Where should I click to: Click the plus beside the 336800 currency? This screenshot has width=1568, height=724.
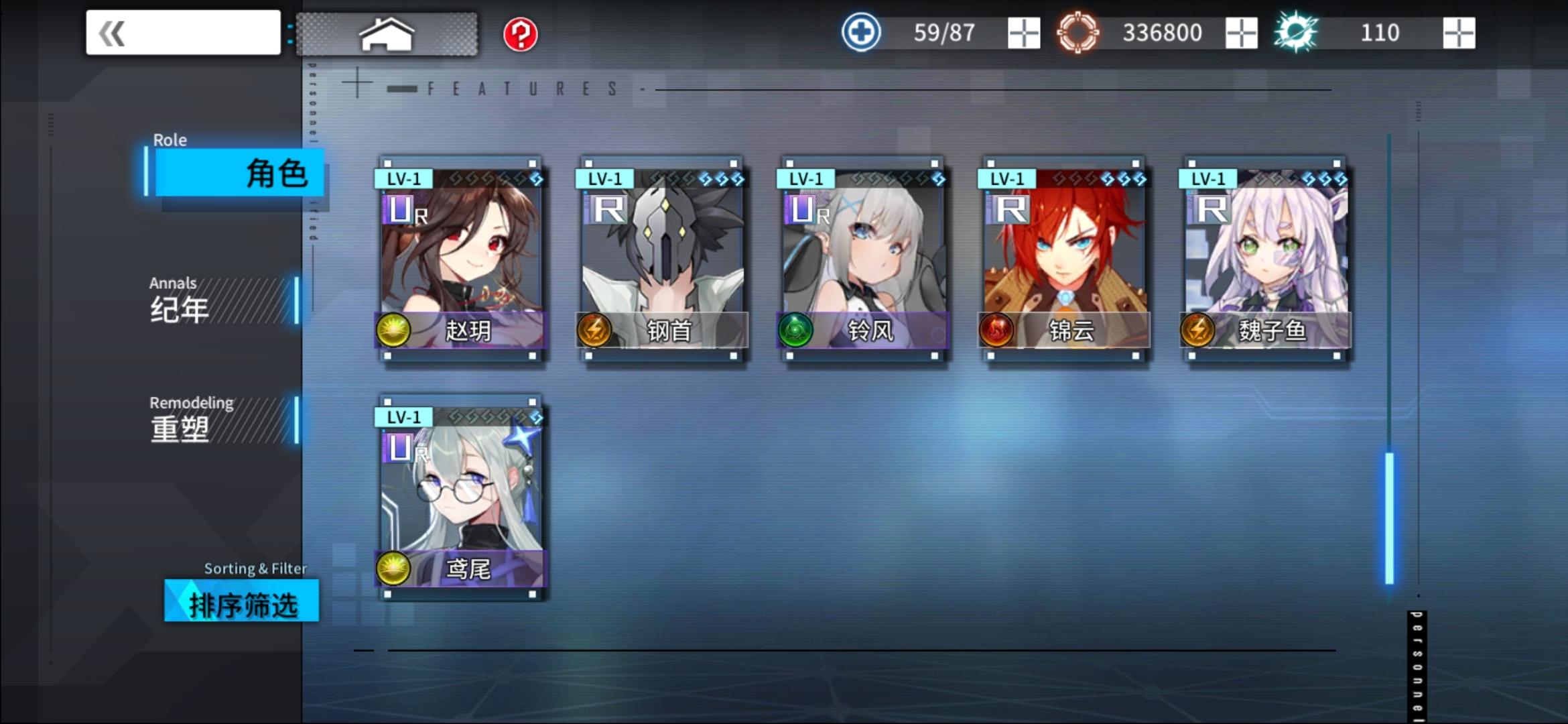[x=1241, y=32]
